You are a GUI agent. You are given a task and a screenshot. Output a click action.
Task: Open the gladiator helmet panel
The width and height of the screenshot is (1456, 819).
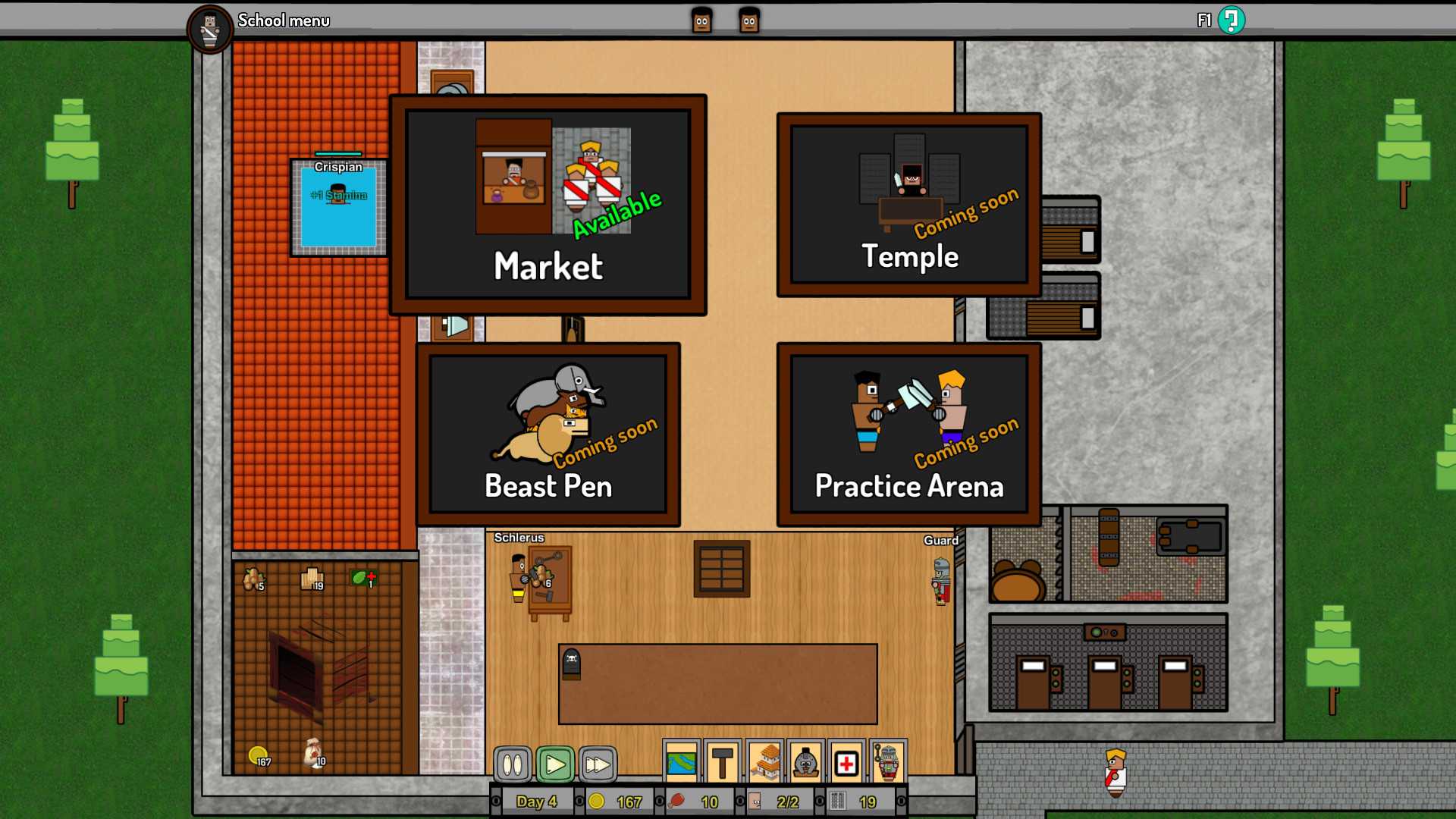pyautogui.click(x=805, y=762)
